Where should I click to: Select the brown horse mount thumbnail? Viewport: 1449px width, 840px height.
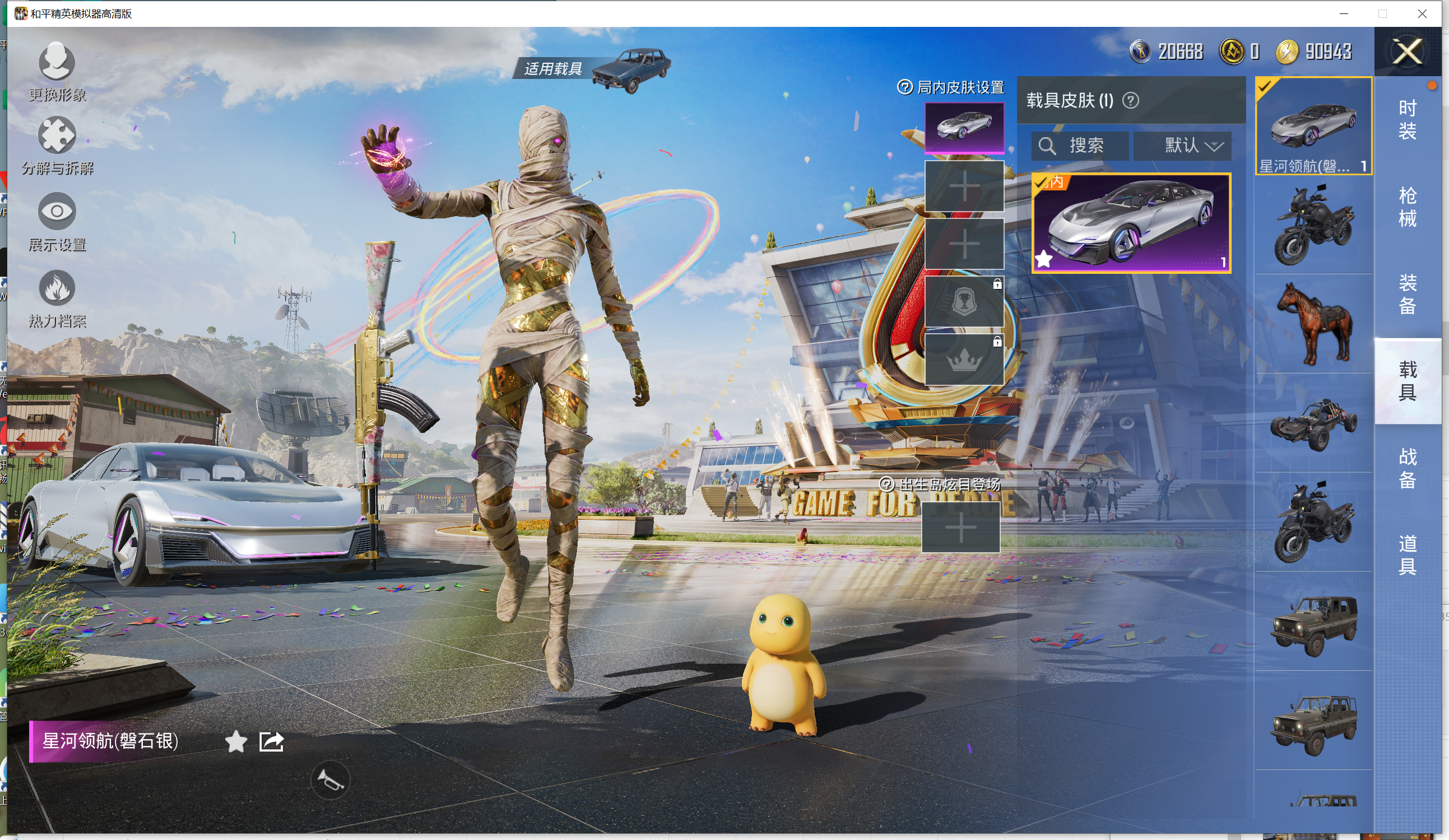pyautogui.click(x=1314, y=324)
